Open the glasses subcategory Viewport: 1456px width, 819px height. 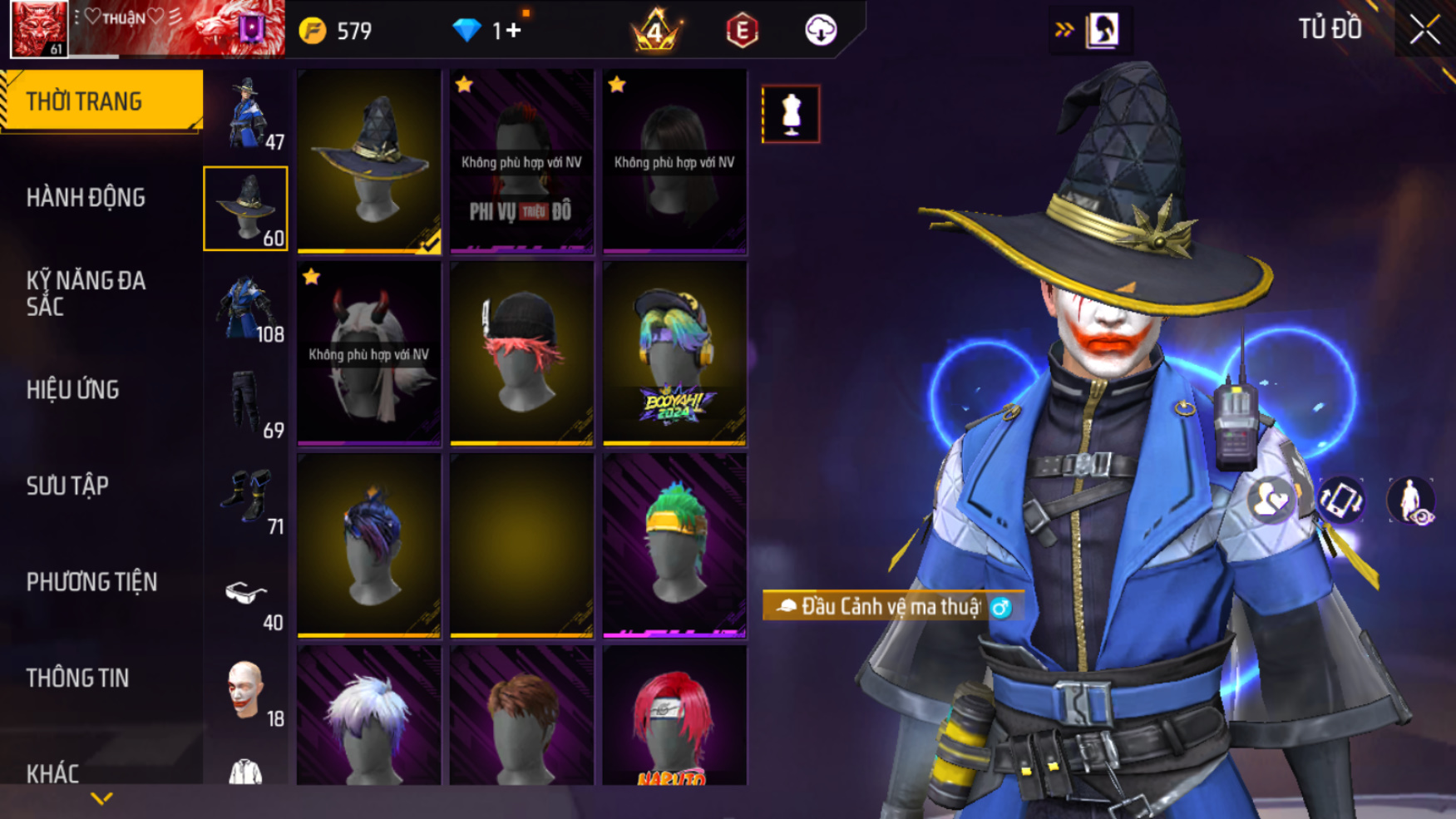point(246,595)
